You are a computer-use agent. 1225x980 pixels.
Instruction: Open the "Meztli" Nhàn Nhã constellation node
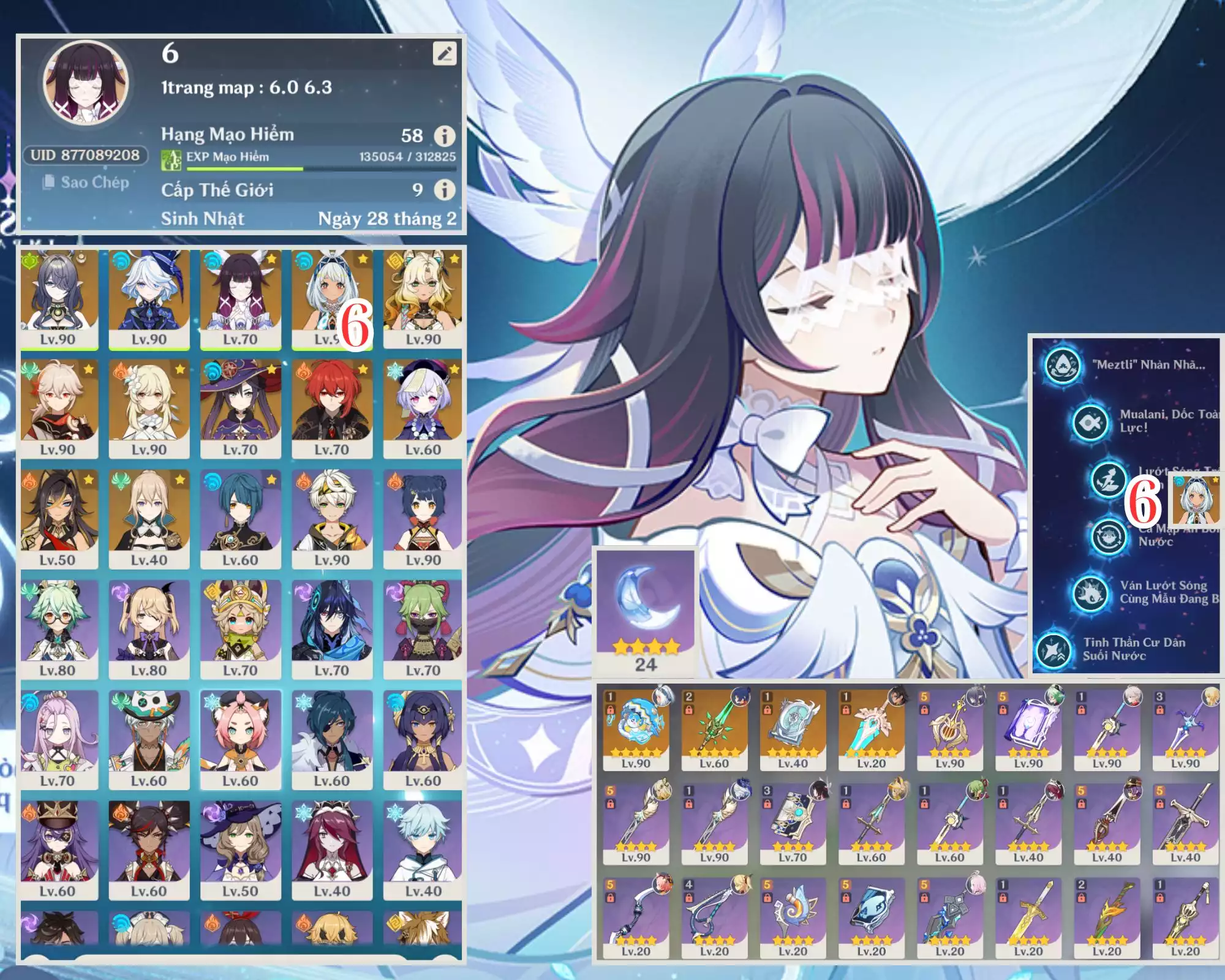coord(1062,366)
